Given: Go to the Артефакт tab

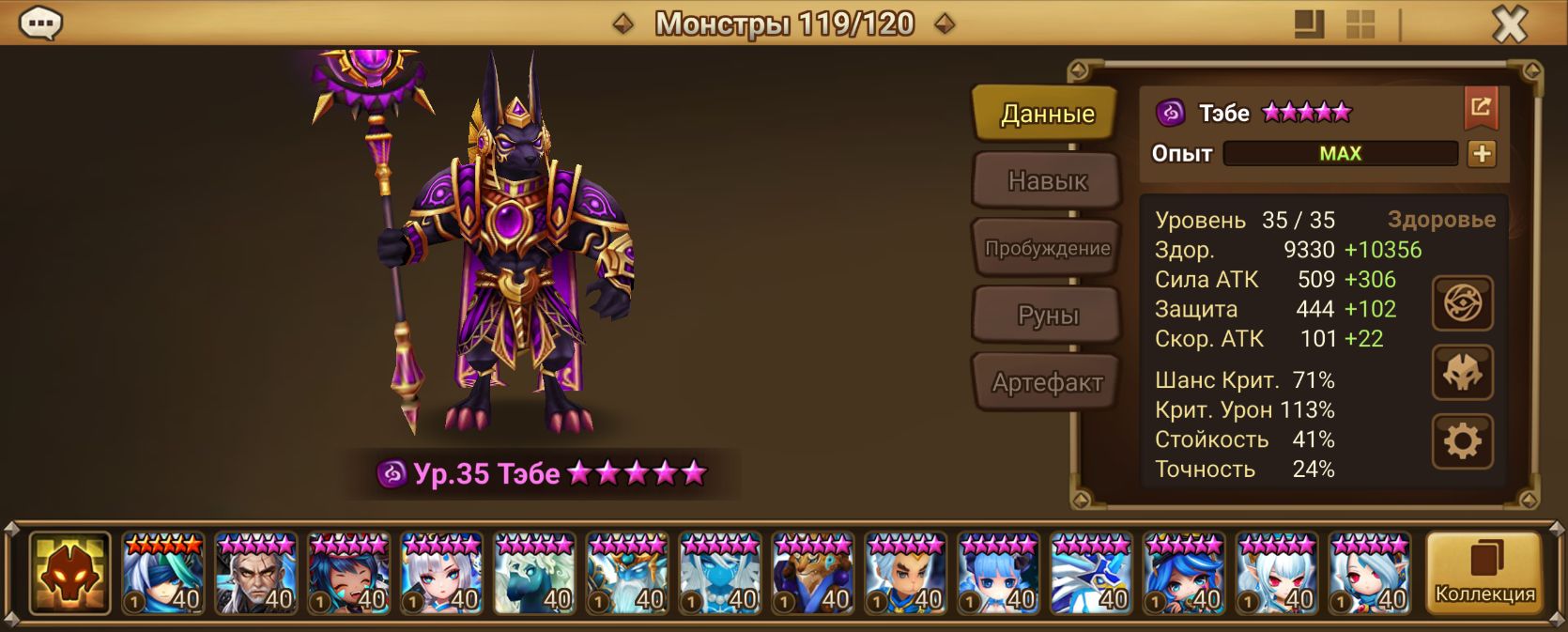Looking at the screenshot, I should [1047, 382].
